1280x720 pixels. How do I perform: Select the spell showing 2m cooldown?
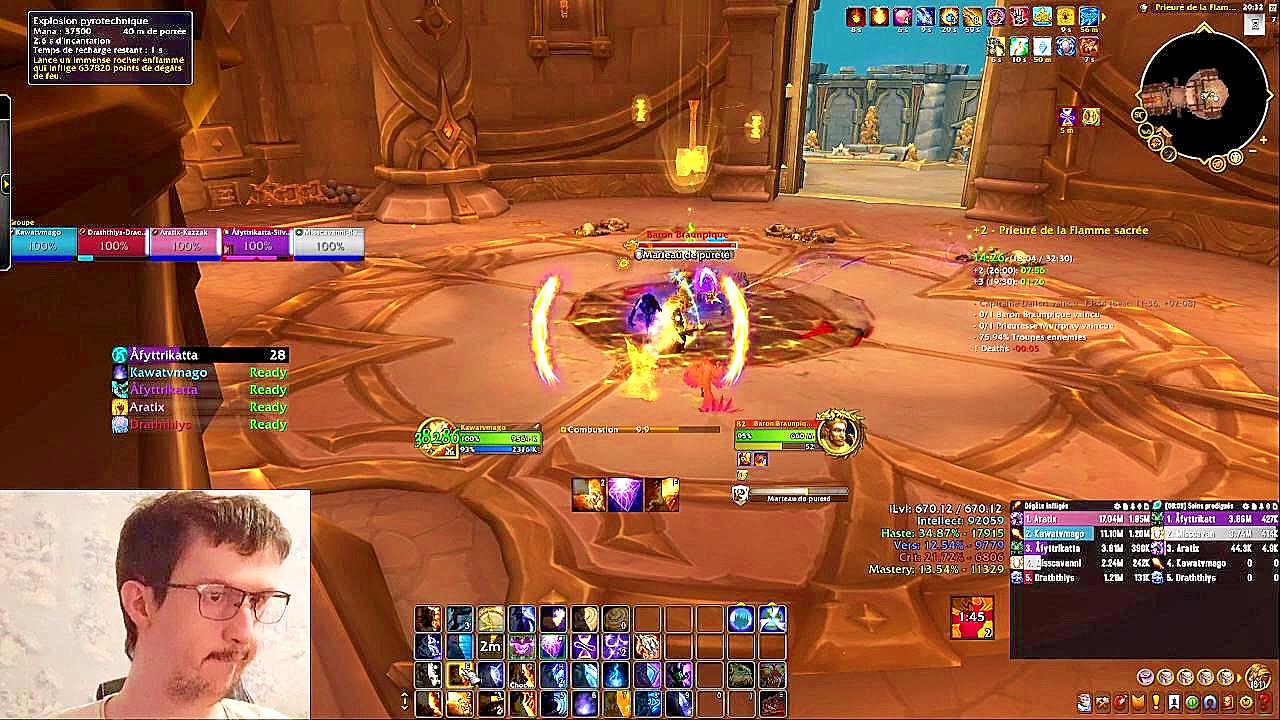pos(489,646)
